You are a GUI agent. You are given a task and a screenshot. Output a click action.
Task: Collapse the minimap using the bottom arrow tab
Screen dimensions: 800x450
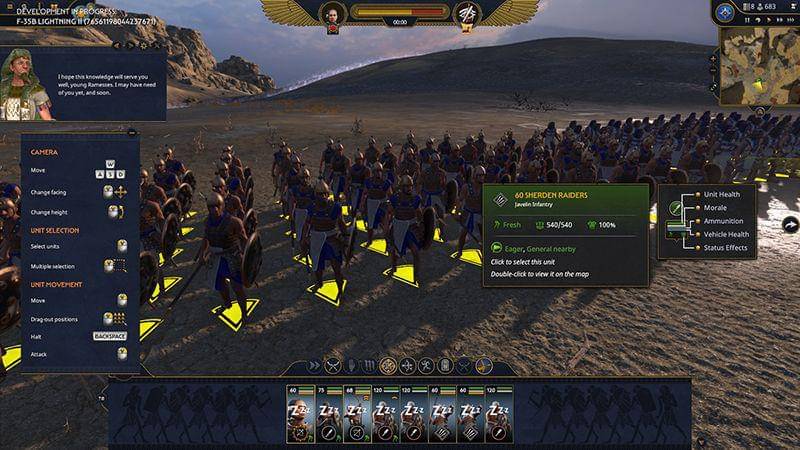click(759, 110)
